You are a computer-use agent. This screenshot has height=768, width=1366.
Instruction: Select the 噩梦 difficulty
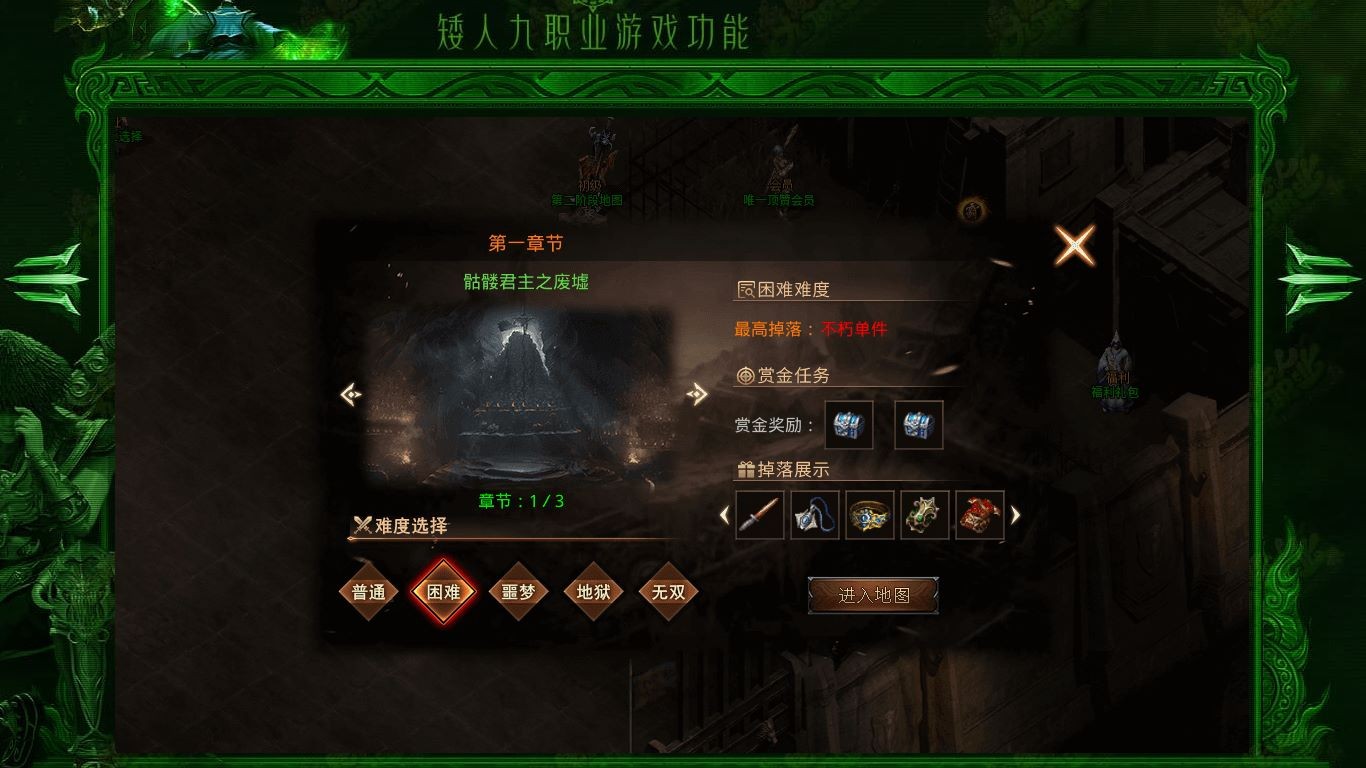tap(518, 592)
